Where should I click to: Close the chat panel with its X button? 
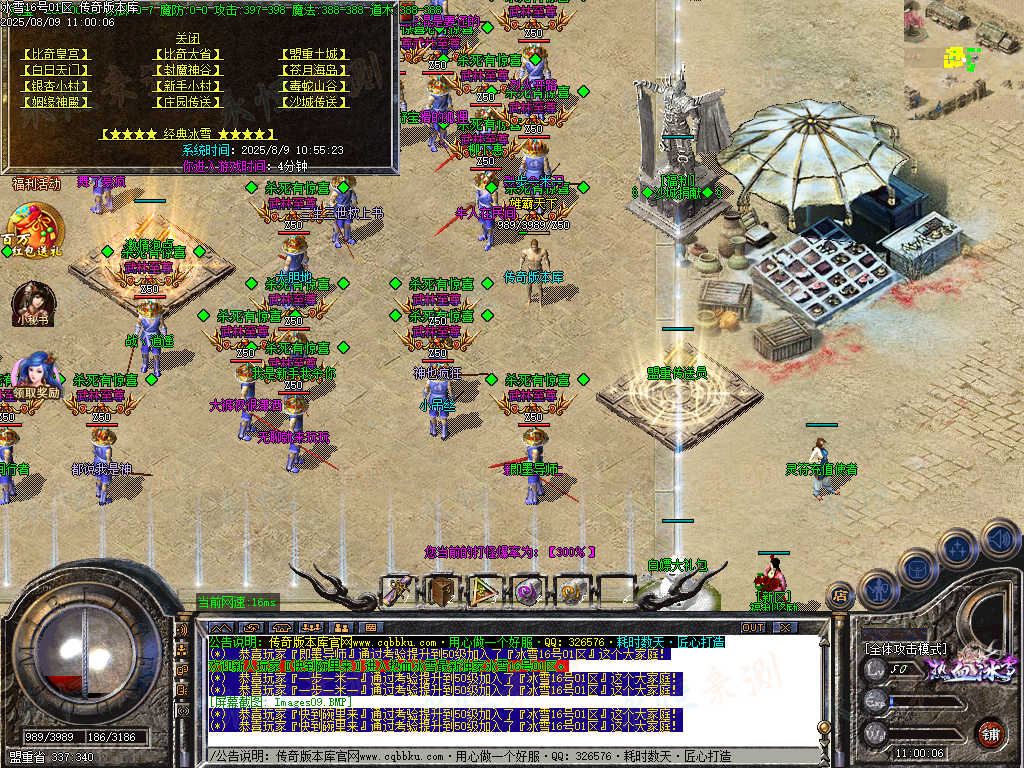(785, 627)
